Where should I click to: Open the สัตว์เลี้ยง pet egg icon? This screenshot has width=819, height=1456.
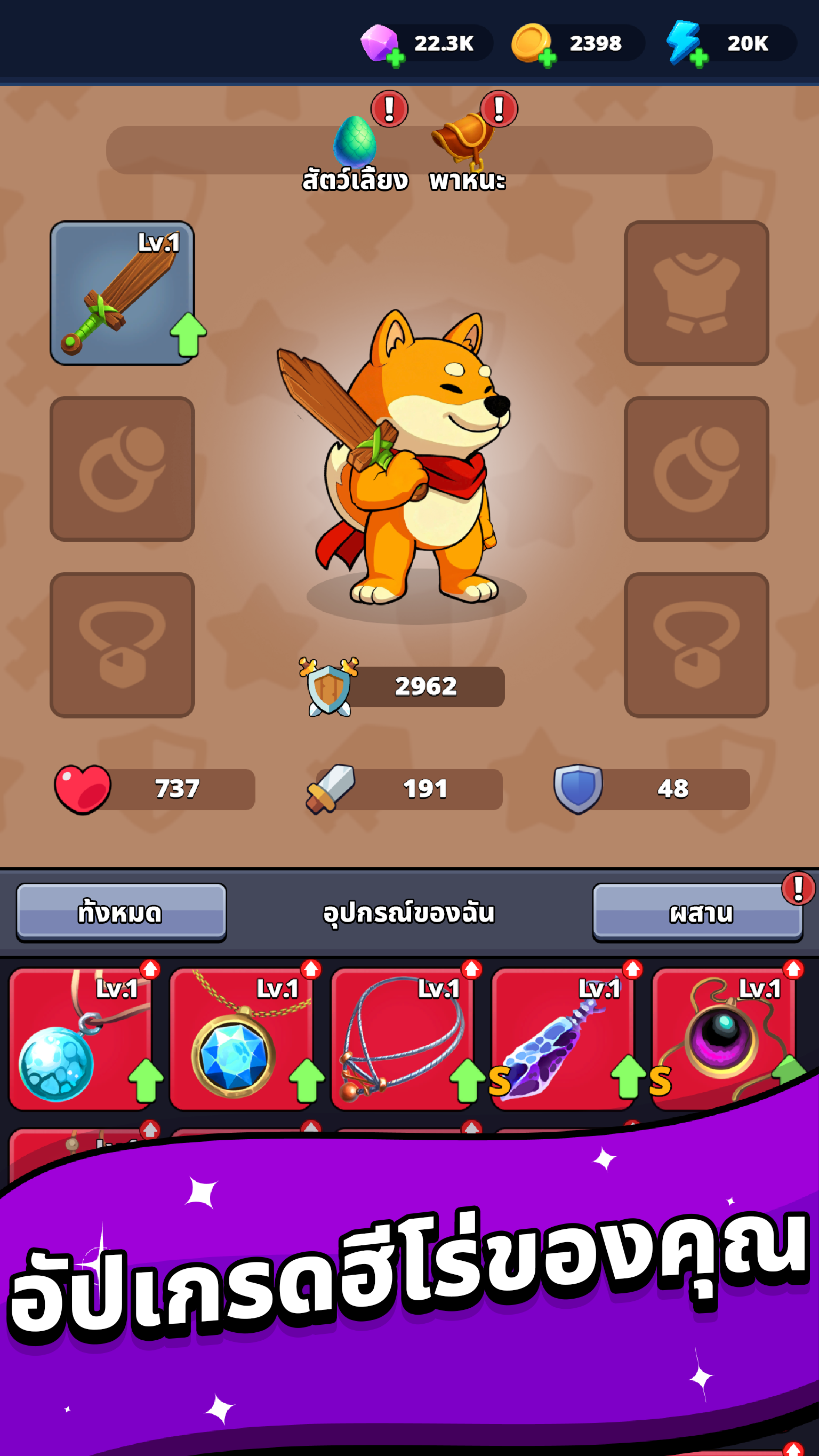point(357,140)
